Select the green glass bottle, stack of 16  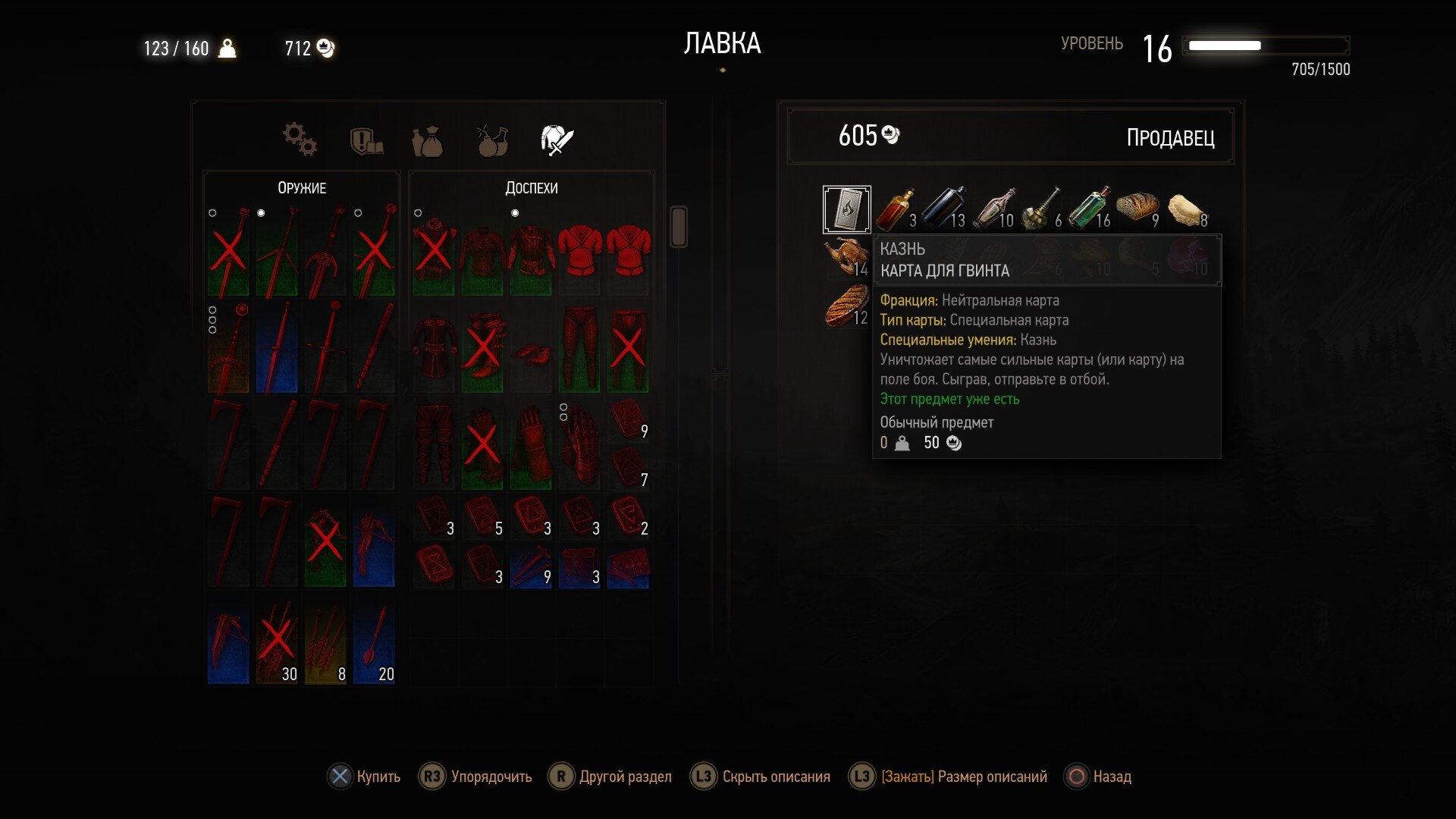pyautogui.click(x=1090, y=209)
